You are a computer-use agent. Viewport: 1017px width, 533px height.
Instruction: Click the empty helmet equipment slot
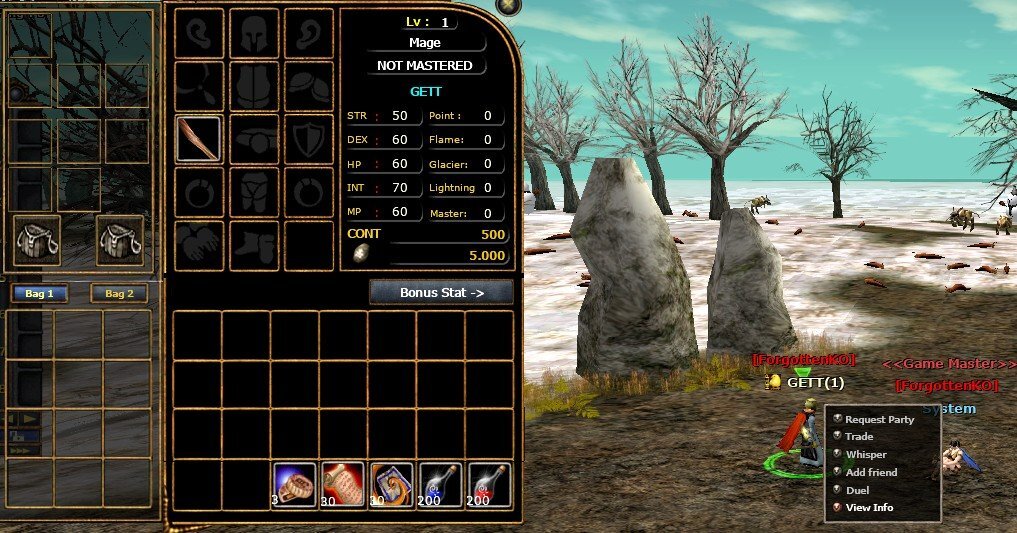[x=254, y=33]
